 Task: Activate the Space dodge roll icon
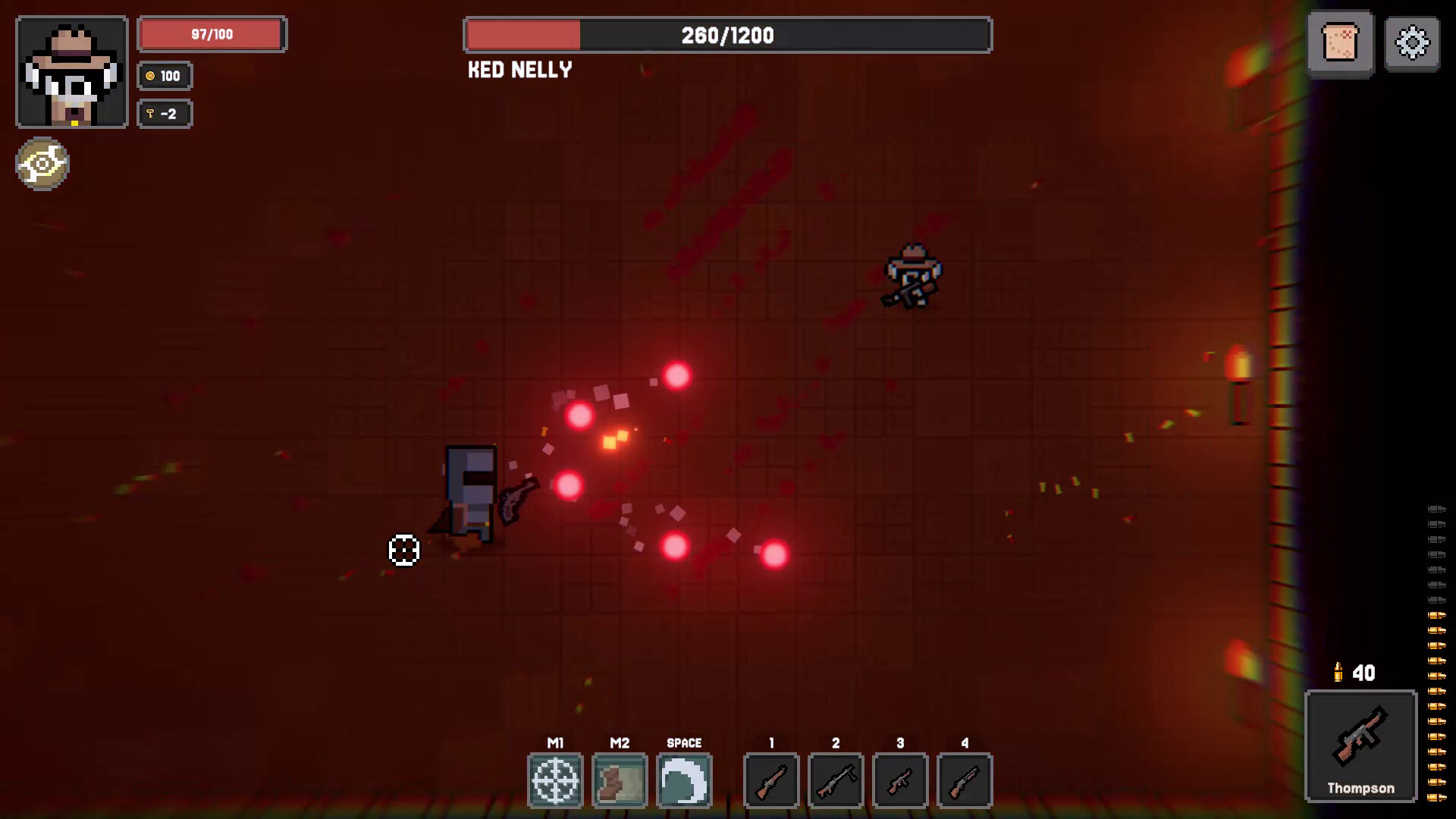685,780
